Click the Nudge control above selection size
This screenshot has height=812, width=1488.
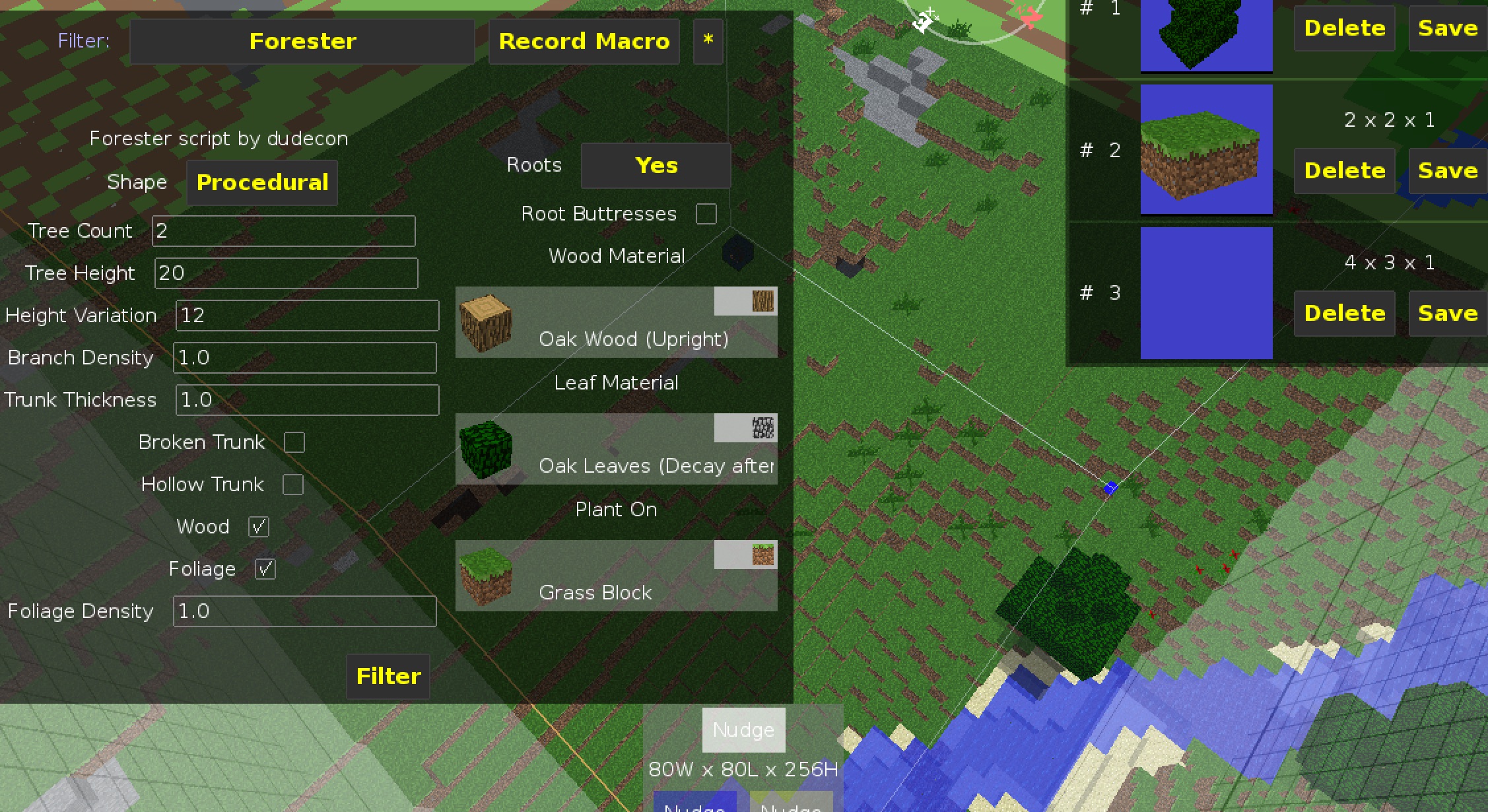(743, 729)
